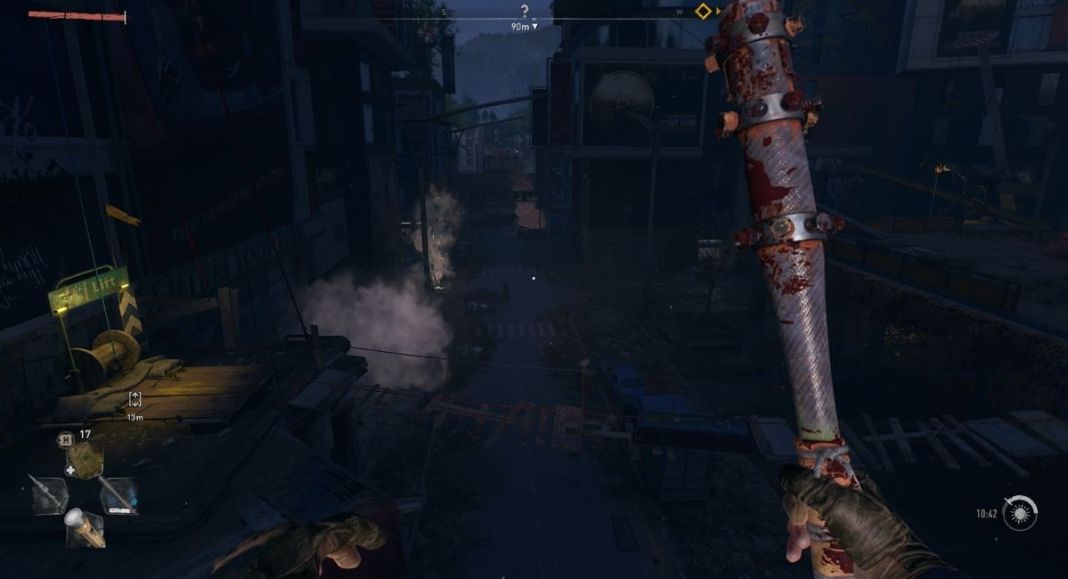Select the flashlight slot in the quick wheel
The width and height of the screenshot is (1068, 579).
(x=85, y=527)
